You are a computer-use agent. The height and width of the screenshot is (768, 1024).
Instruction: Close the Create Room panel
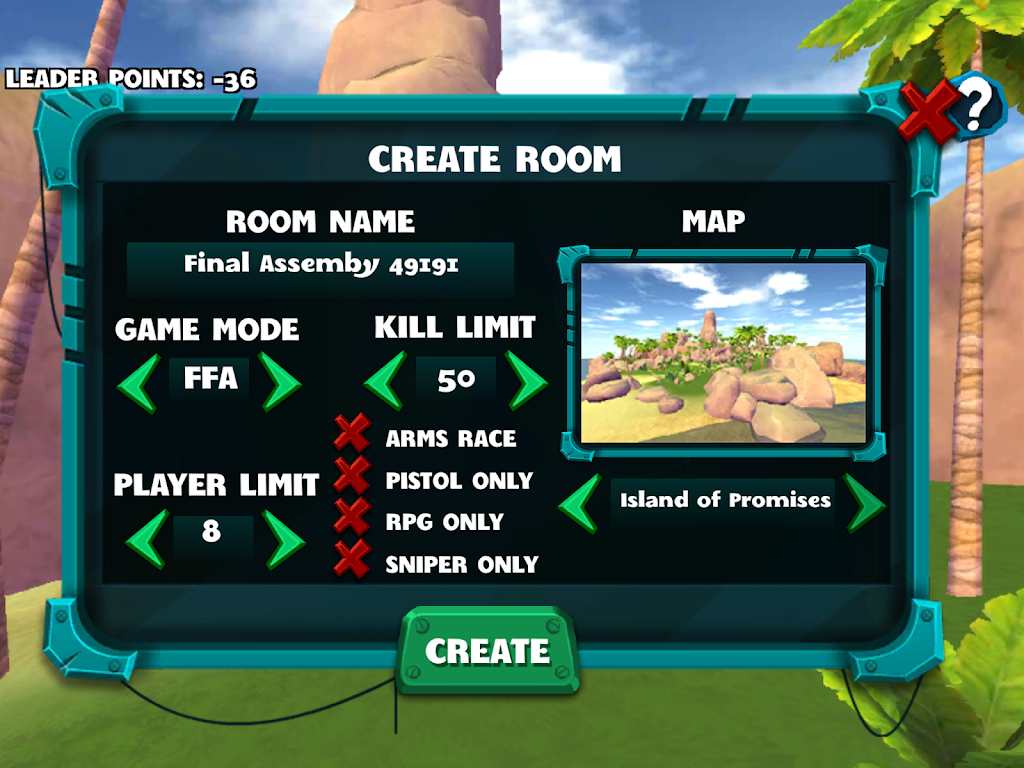(927, 110)
